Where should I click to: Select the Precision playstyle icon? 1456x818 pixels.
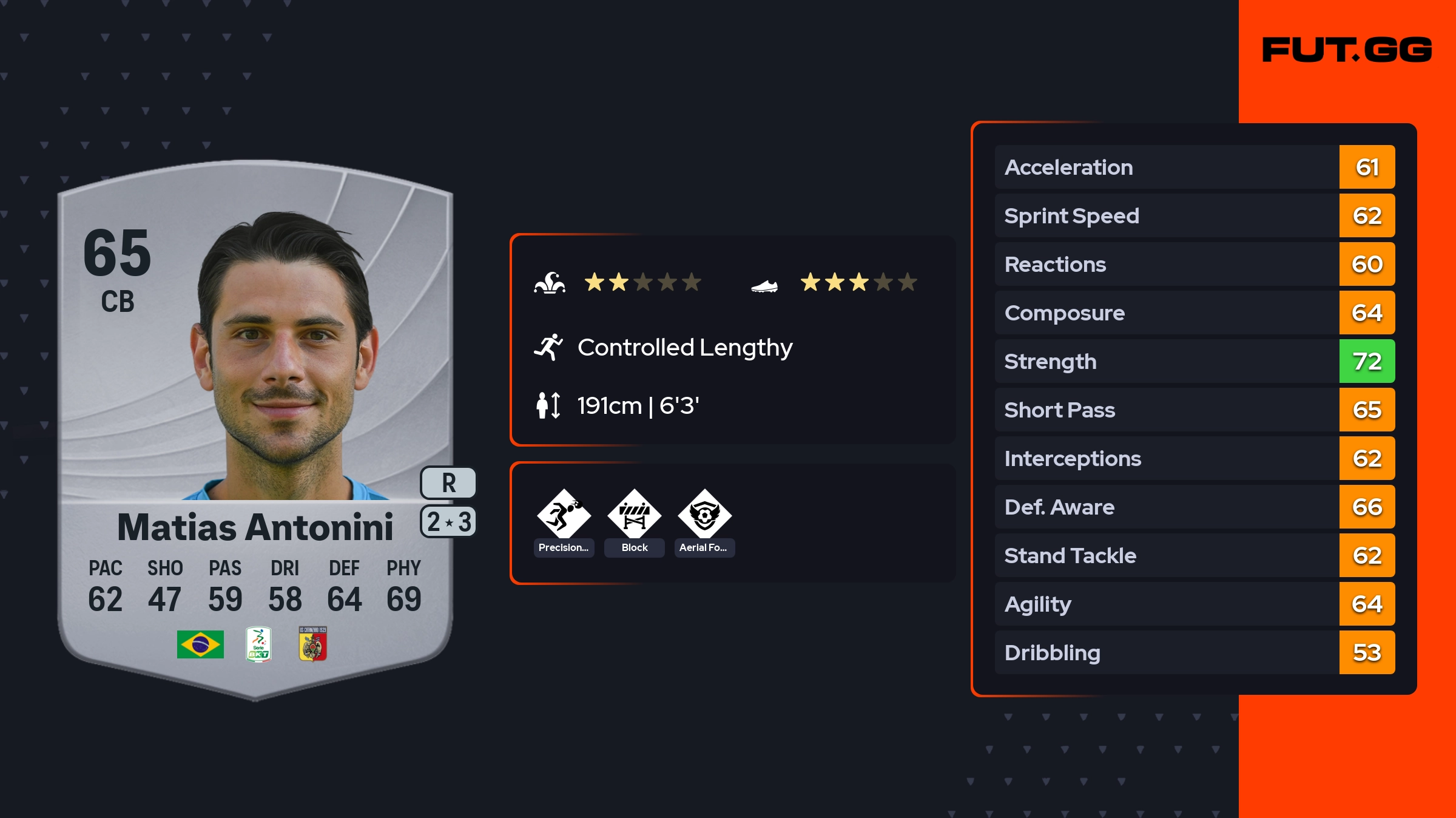[x=564, y=515]
